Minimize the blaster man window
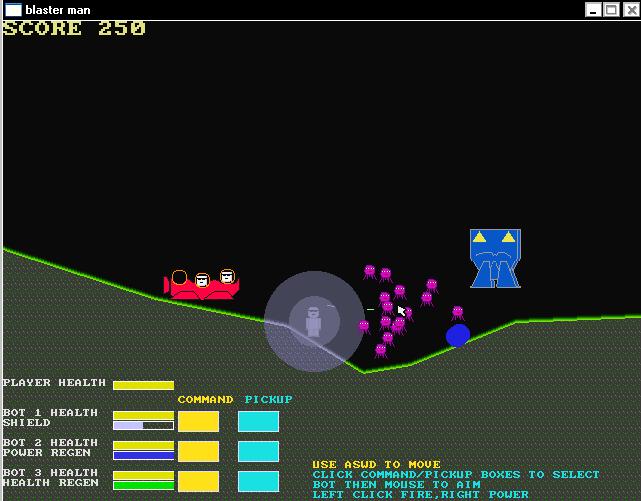 pos(594,9)
